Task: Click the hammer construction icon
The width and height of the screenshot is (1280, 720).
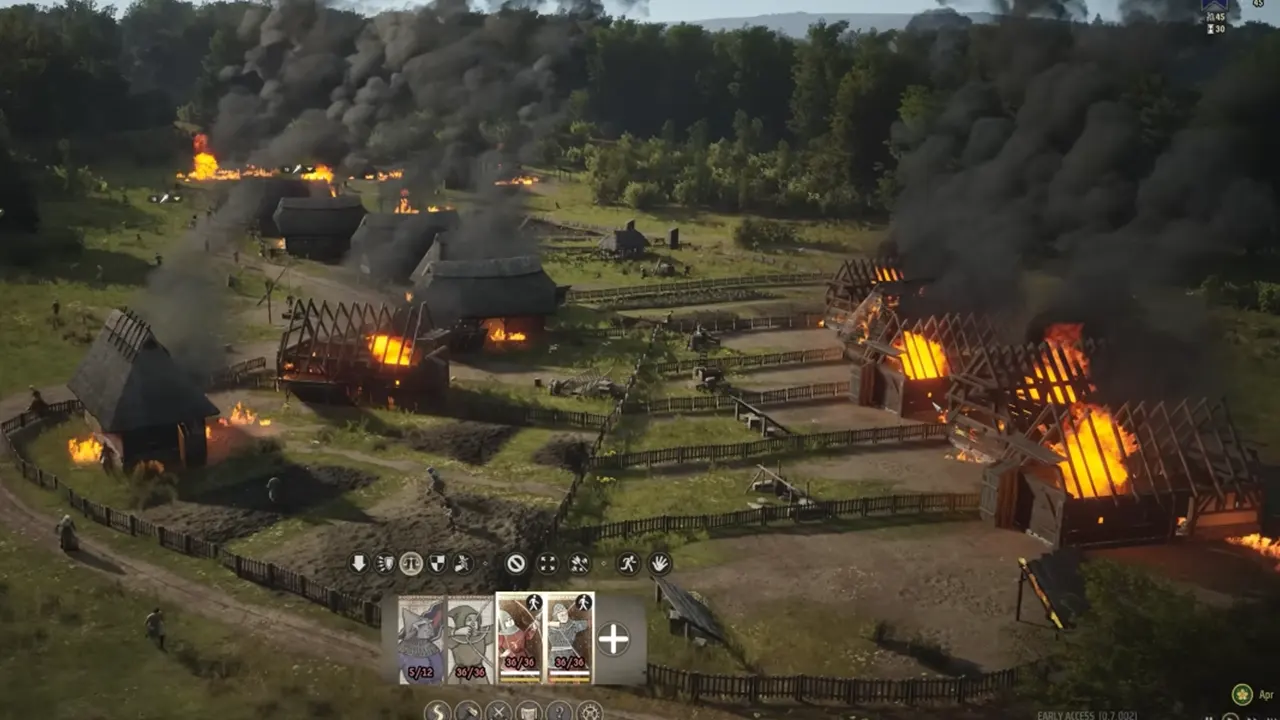Action: tap(467, 711)
